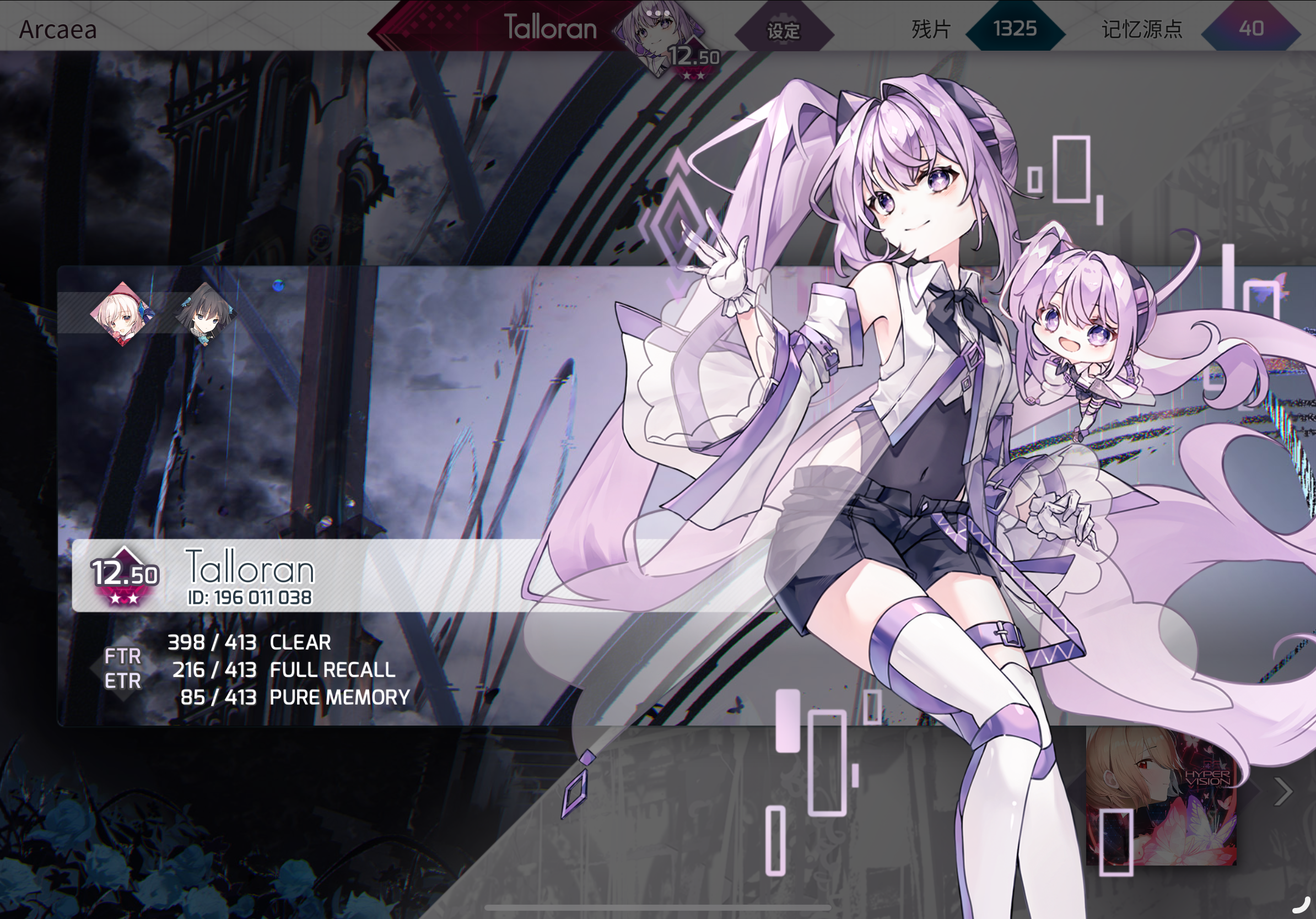Viewport: 1316px width, 919px height.
Task: Open the 设定 settings button
Action: pyautogui.click(x=784, y=30)
